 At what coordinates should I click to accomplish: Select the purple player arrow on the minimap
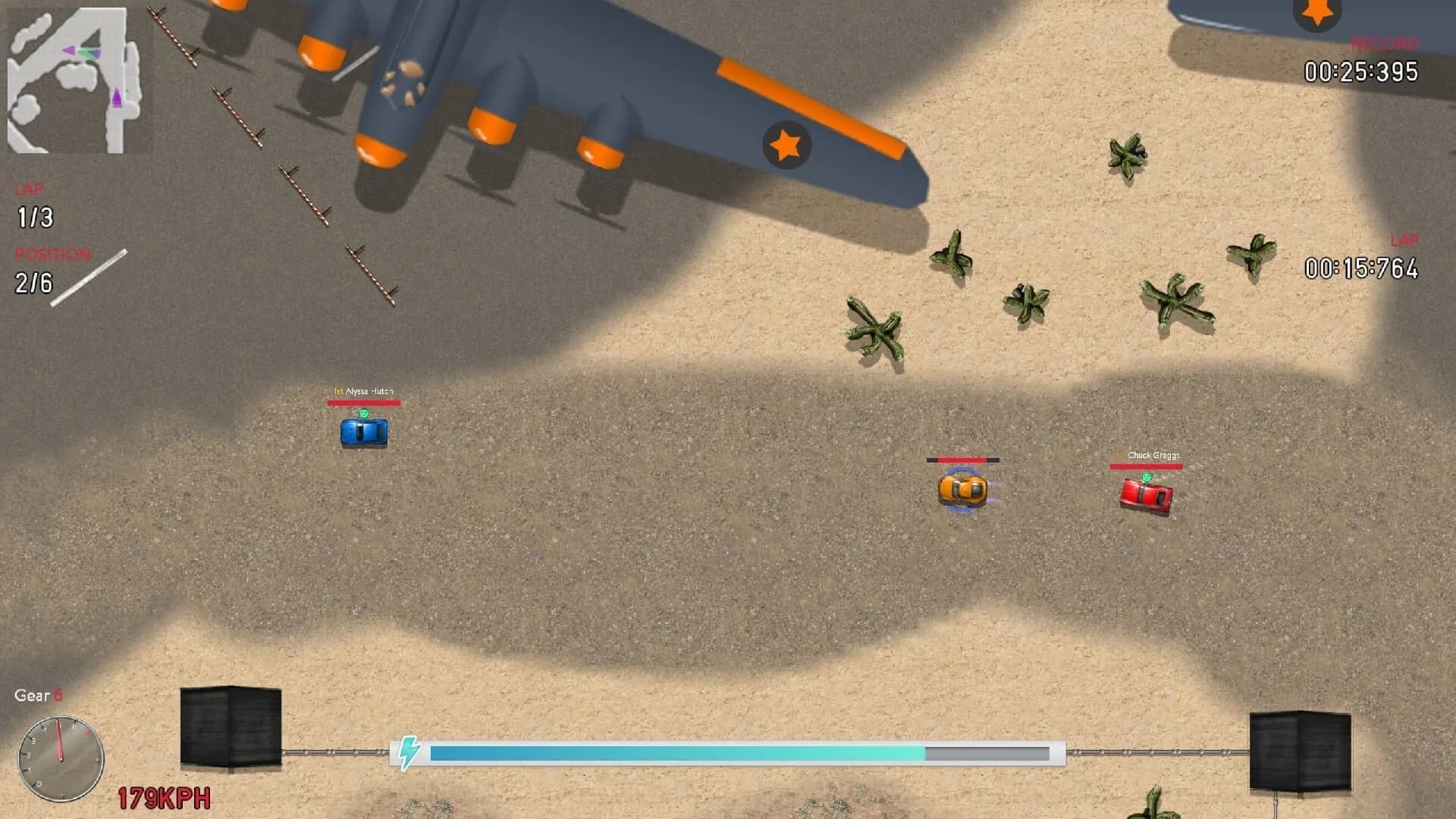click(x=115, y=96)
